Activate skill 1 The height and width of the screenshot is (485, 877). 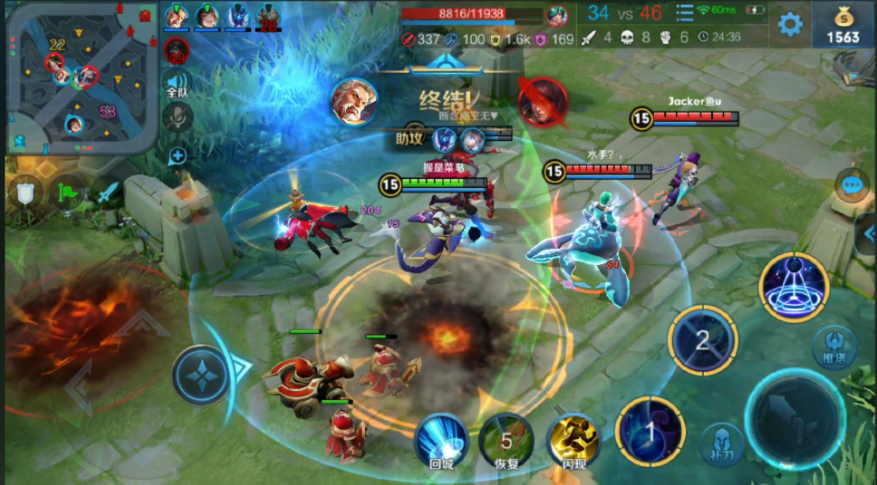(x=650, y=432)
